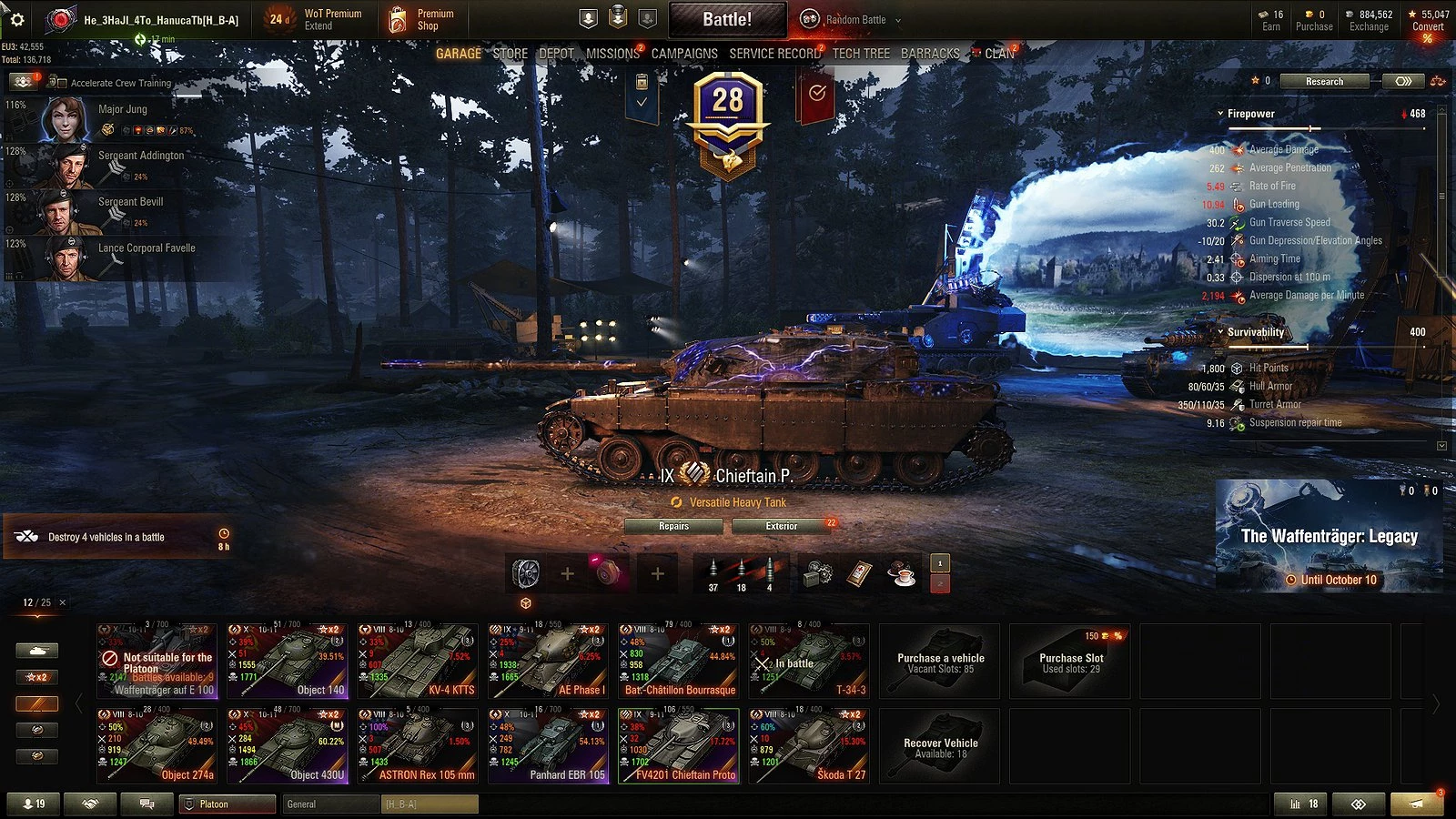Open the TECH TREE menu
This screenshot has height=819, width=1456.
pos(861,53)
